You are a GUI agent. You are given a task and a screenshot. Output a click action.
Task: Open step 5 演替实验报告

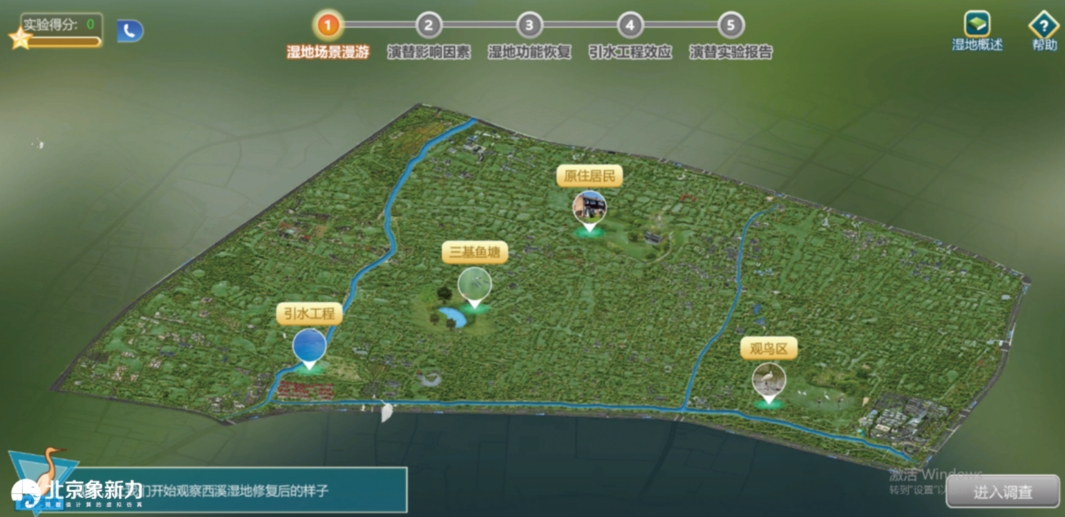click(731, 26)
